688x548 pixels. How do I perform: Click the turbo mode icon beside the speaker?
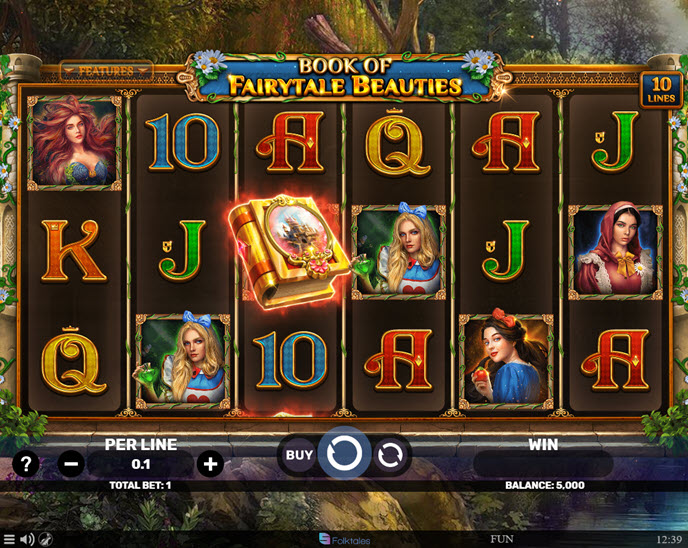point(46,540)
